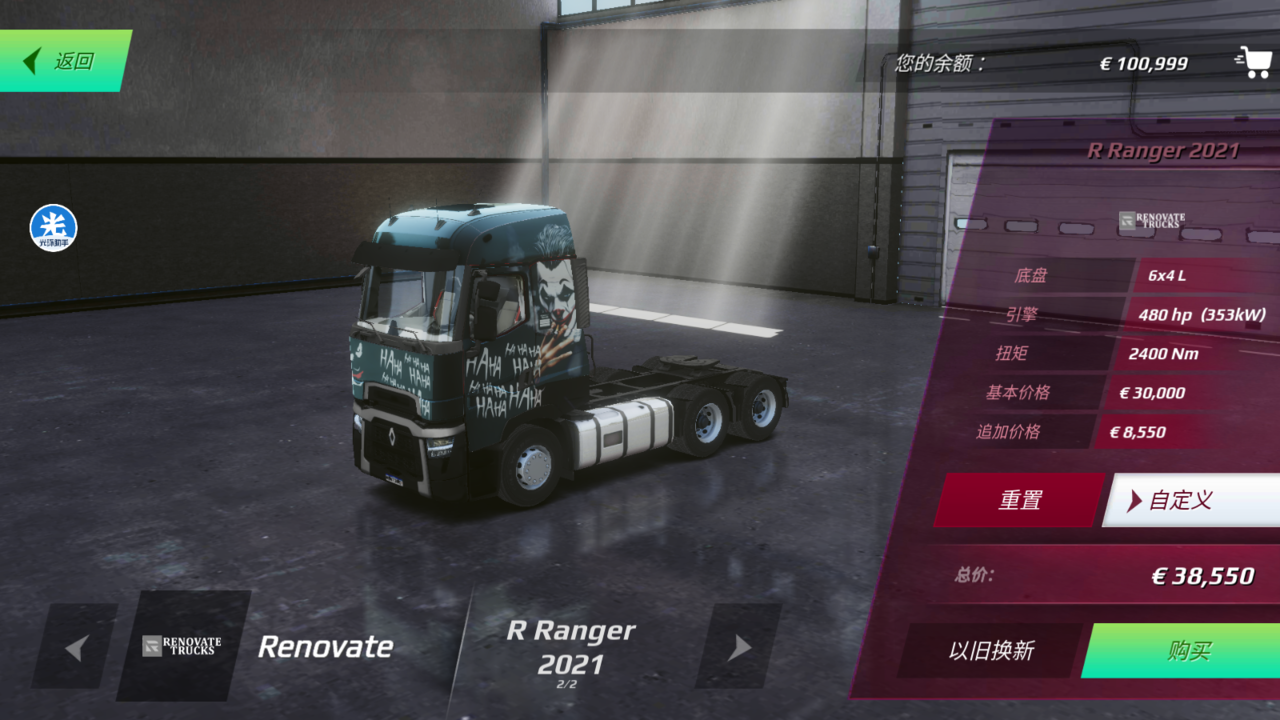Reset the configuration with 重置
This screenshot has width=1280, height=720.
coord(1019,500)
